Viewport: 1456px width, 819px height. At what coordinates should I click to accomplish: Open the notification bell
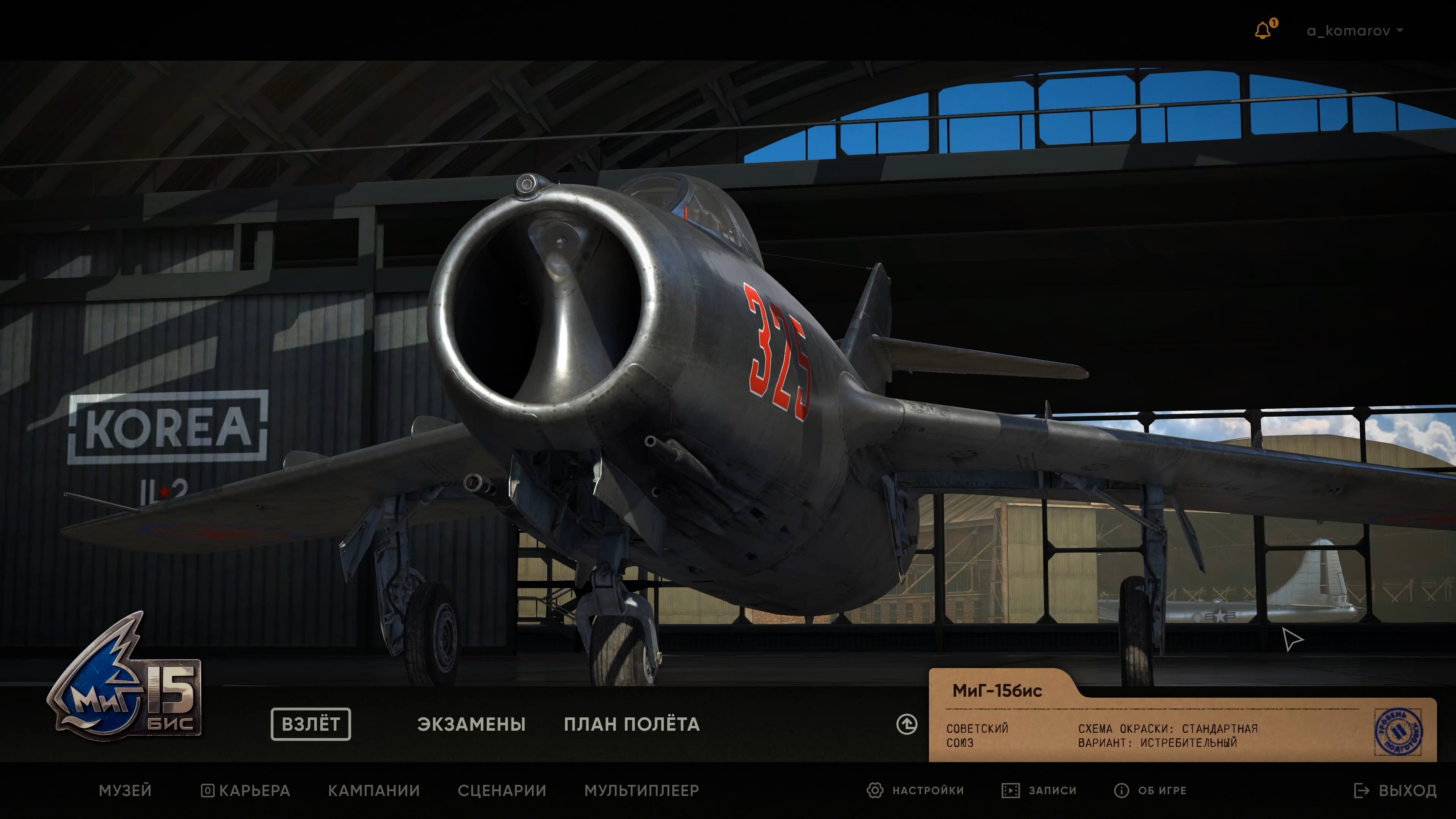tap(1263, 30)
